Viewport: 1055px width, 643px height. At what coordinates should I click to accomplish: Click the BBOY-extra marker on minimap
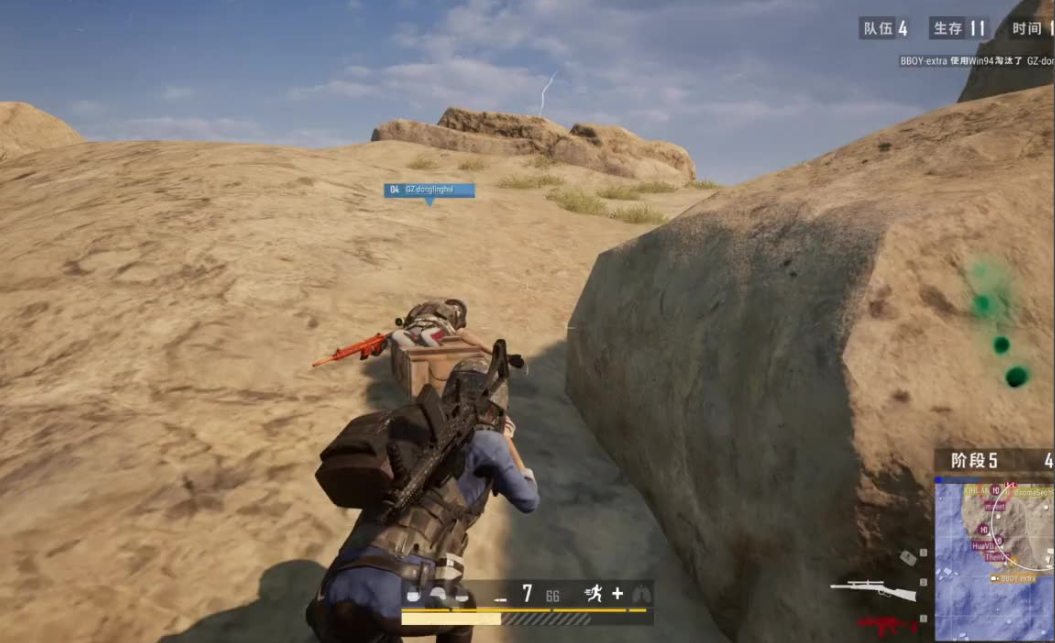coord(1011,578)
